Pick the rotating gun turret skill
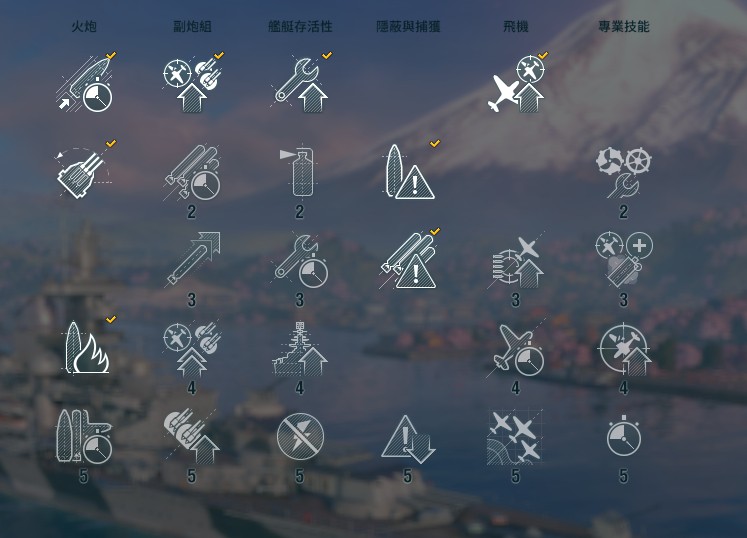747x538 pixels. pos(84,171)
